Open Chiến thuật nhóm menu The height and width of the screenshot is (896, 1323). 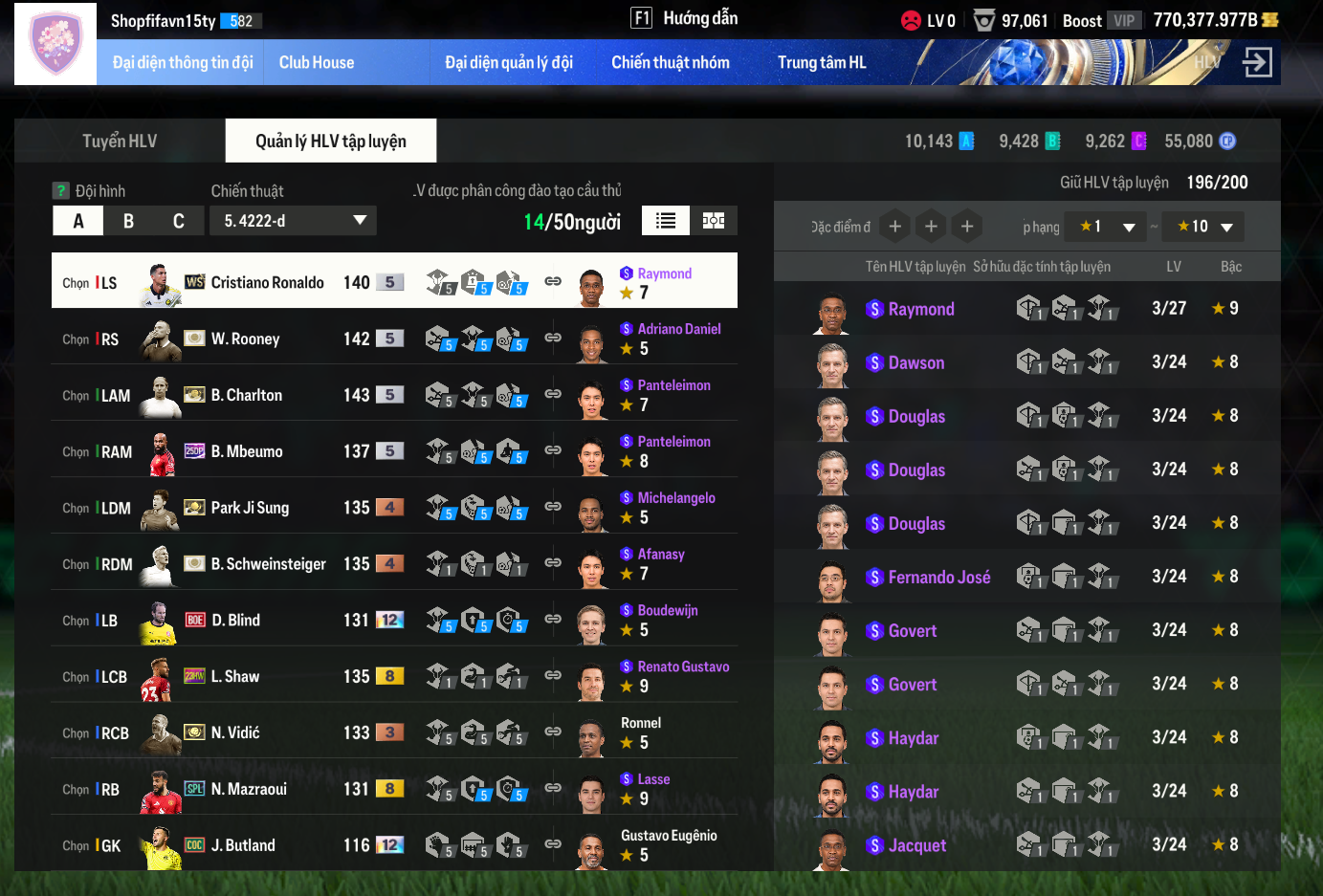[671, 63]
